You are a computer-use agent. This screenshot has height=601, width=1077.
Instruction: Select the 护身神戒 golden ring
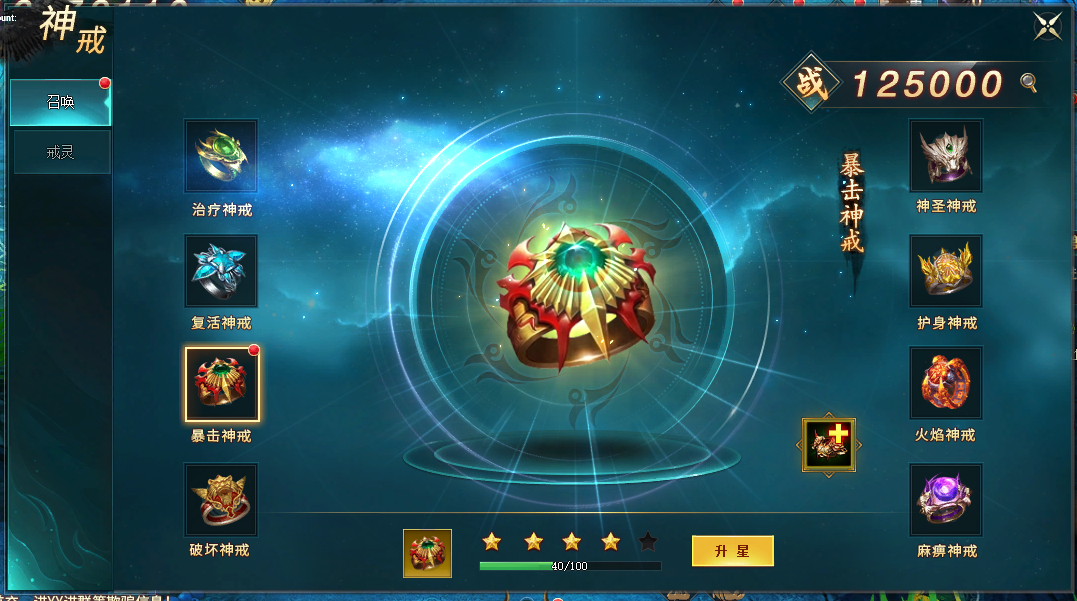[945, 271]
